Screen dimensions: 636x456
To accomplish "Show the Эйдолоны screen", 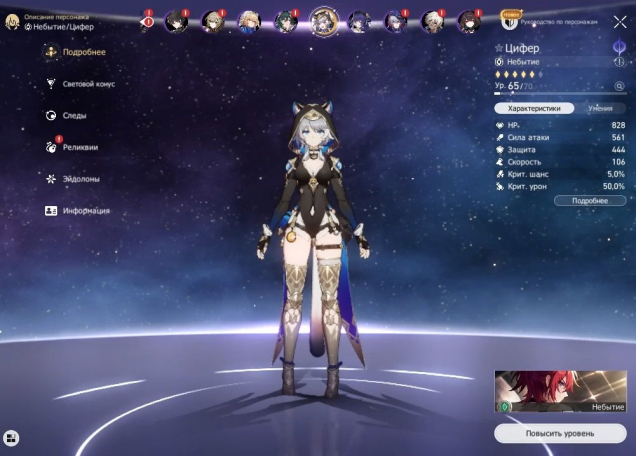I will [x=82, y=179].
